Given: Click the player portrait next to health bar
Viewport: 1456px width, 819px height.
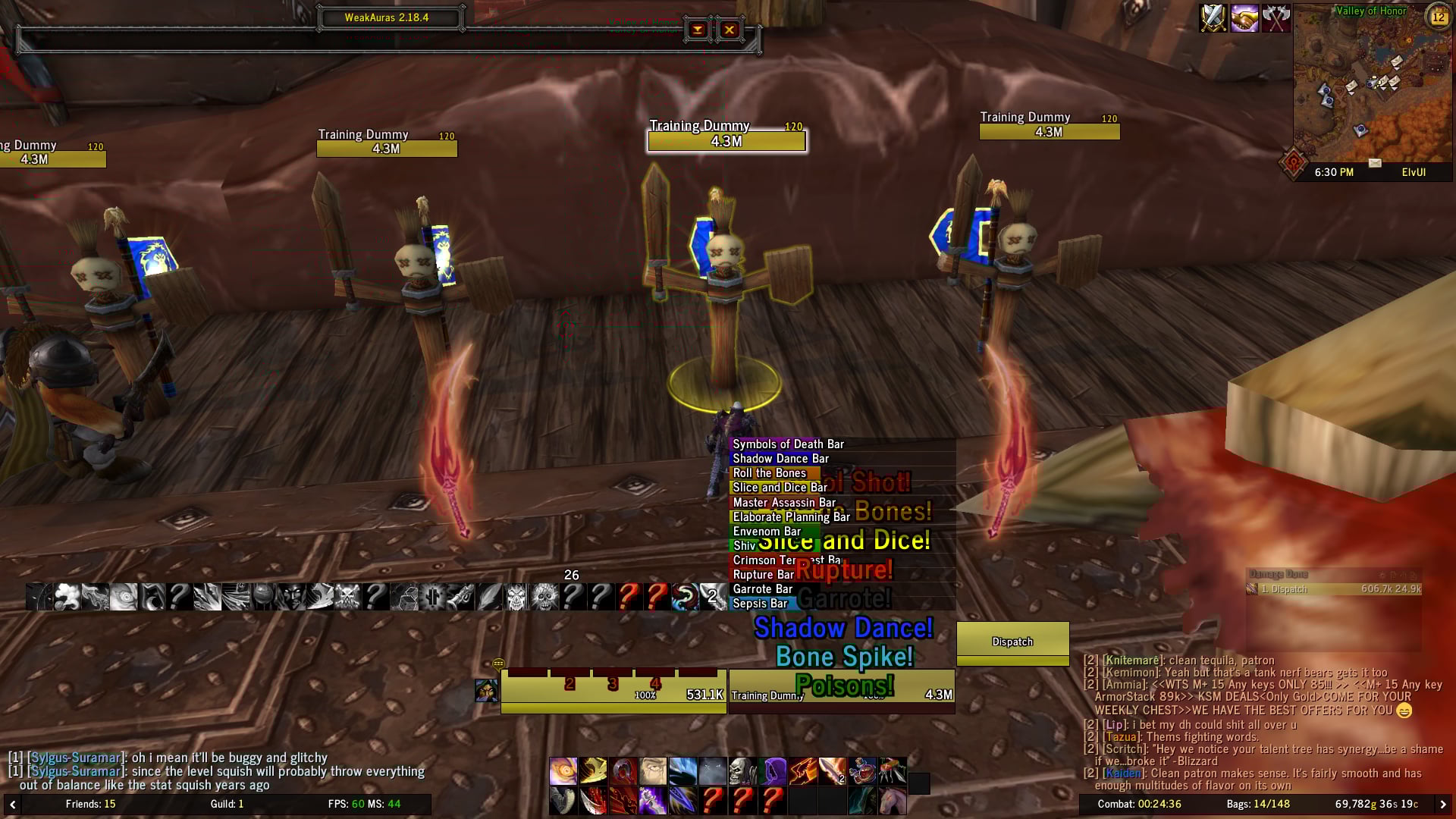Looking at the screenshot, I should point(486,691).
